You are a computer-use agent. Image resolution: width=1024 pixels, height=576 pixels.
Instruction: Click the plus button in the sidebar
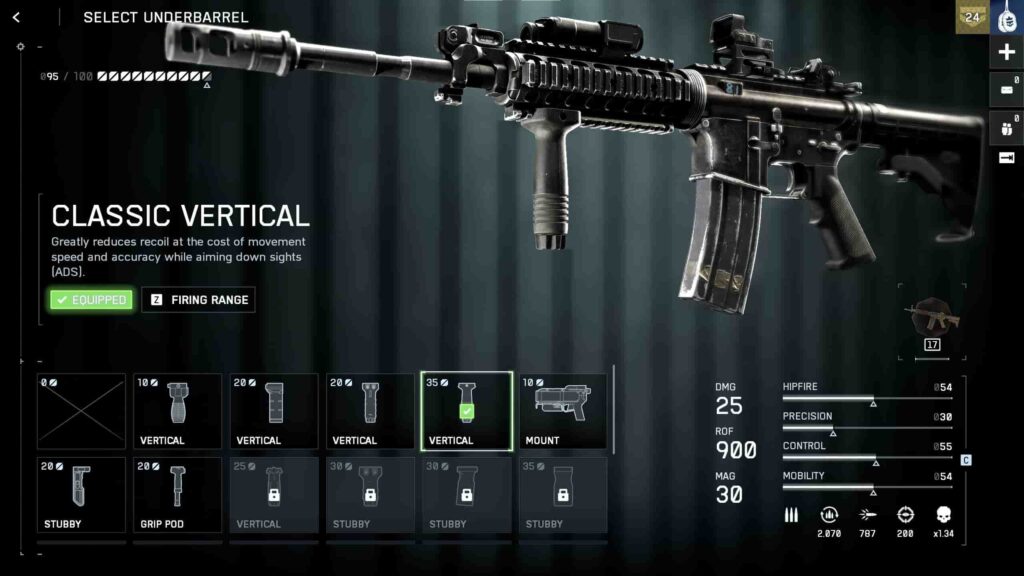1006,53
